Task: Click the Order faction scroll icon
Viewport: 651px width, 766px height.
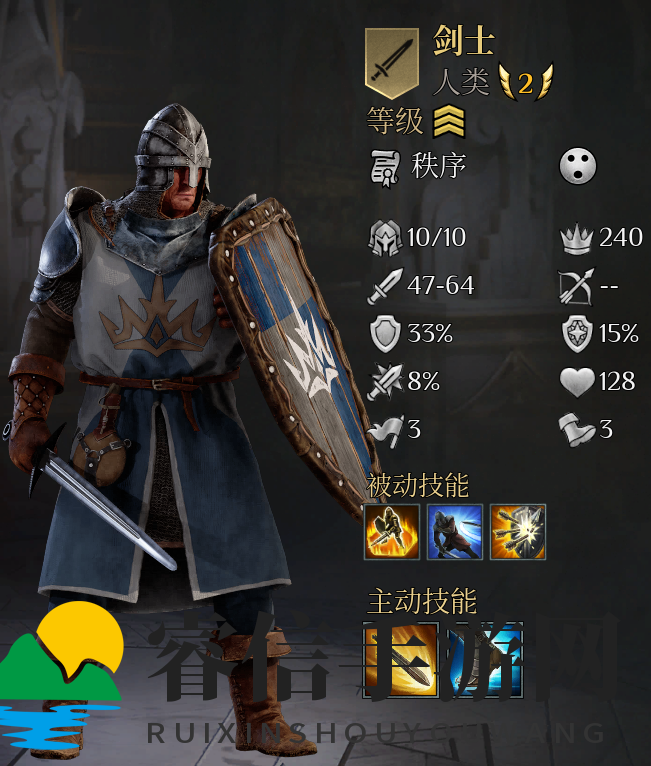Action: click(x=385, y=166)
